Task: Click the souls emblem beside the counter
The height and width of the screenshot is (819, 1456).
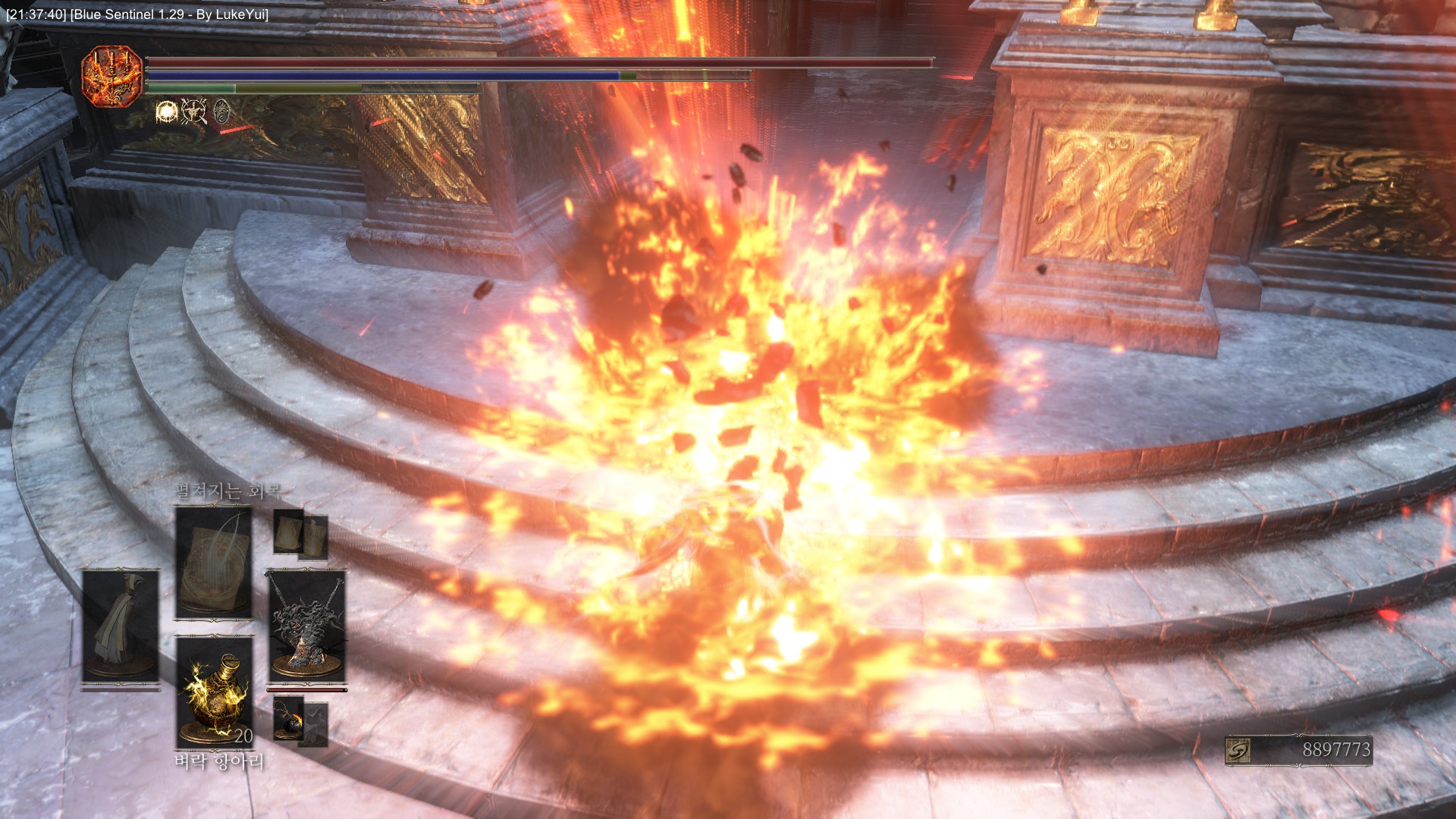Action: tap(1238, 750)
